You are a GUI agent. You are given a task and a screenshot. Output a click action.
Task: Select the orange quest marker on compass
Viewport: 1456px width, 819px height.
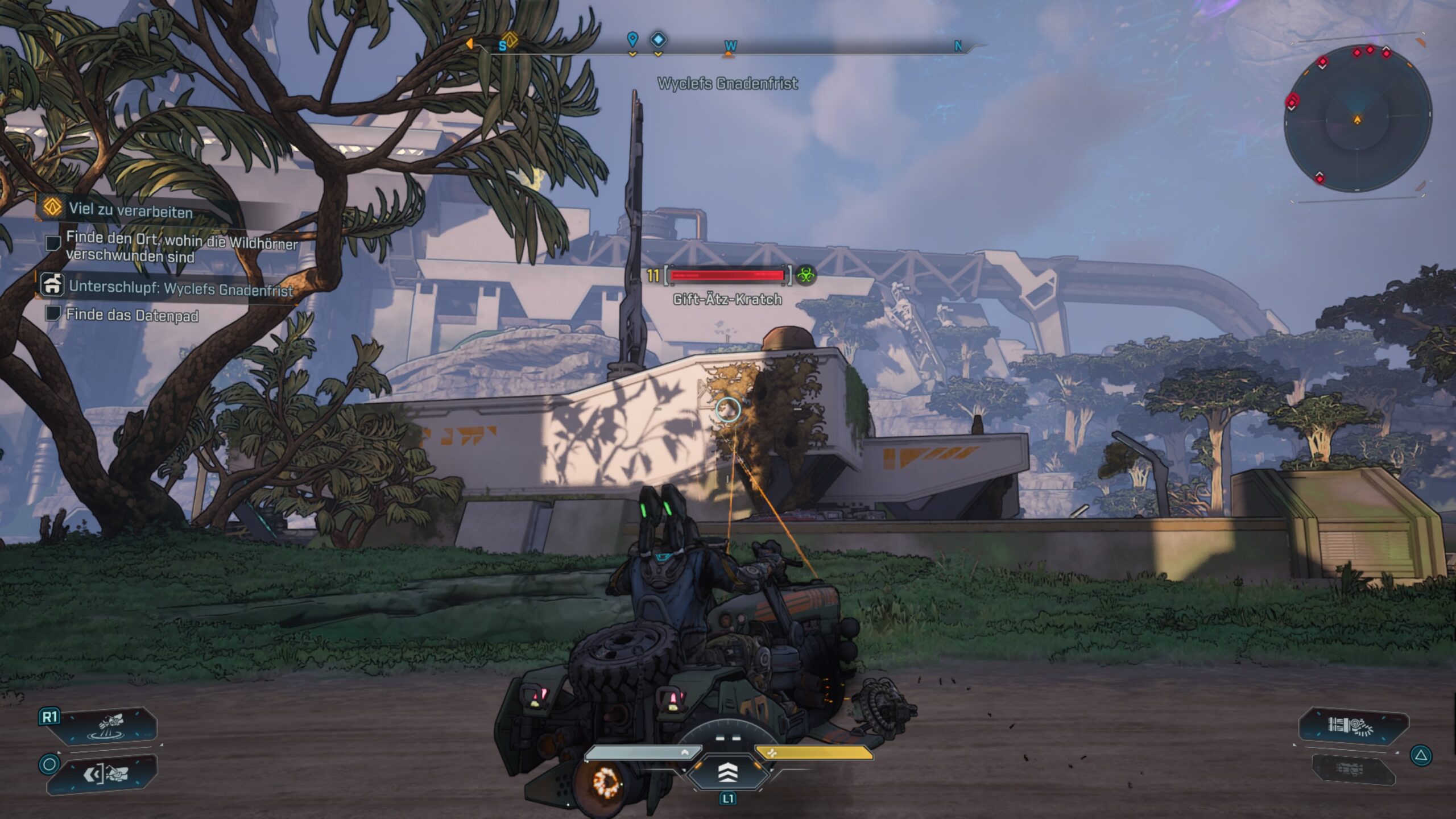(x=510, y=40)
